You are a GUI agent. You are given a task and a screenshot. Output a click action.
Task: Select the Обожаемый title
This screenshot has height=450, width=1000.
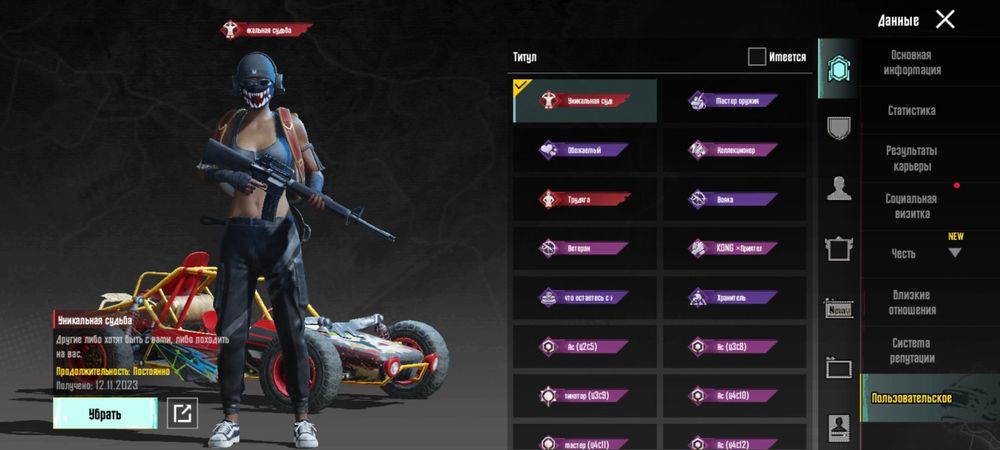[x=585, y=150]
